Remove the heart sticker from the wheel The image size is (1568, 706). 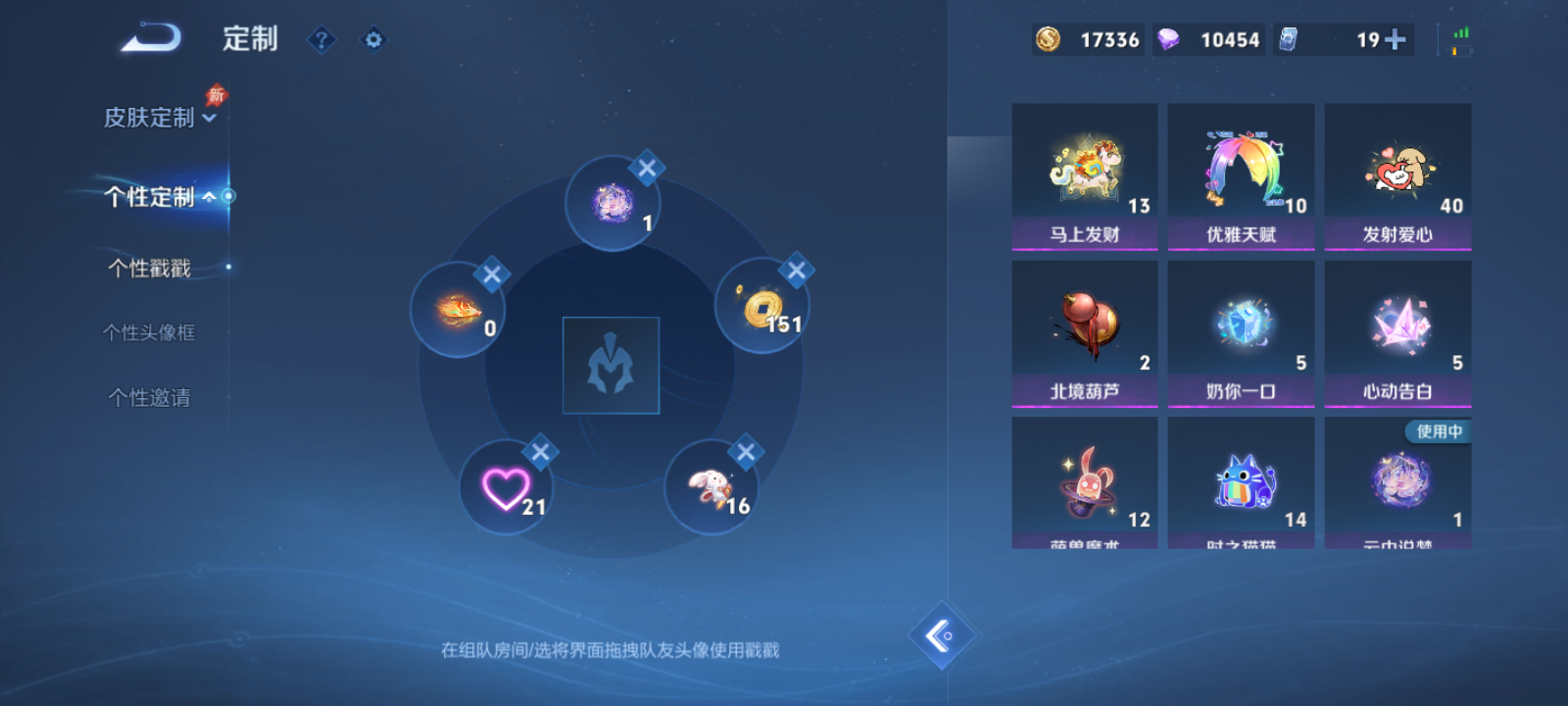[x=538, y=451]
